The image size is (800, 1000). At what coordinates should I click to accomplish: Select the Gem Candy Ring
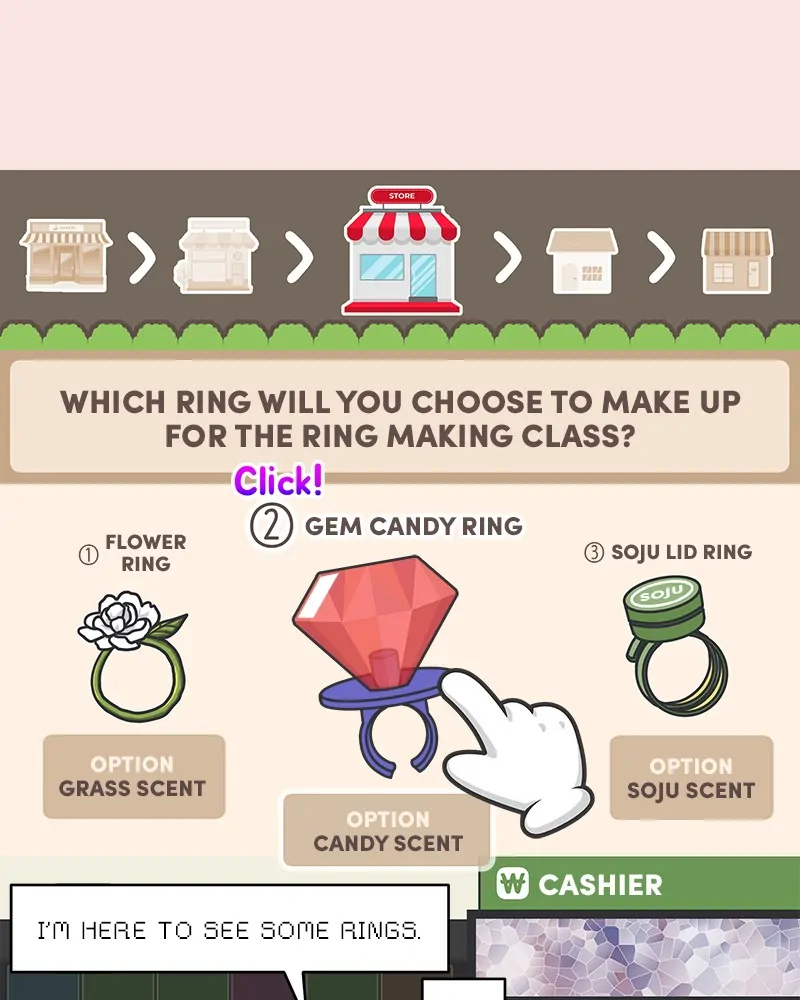pos(375,640)
